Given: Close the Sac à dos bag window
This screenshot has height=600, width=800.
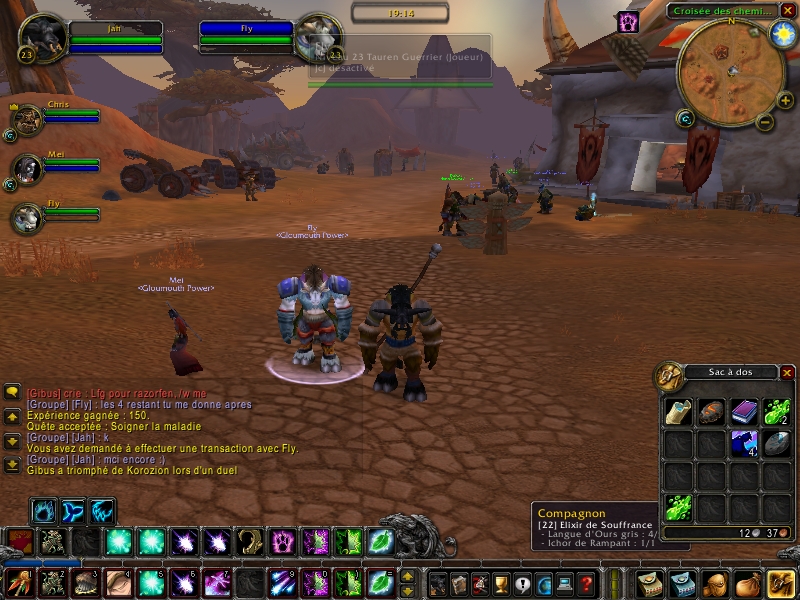Looking at the screenshot, I should click(x=787, y=373).
